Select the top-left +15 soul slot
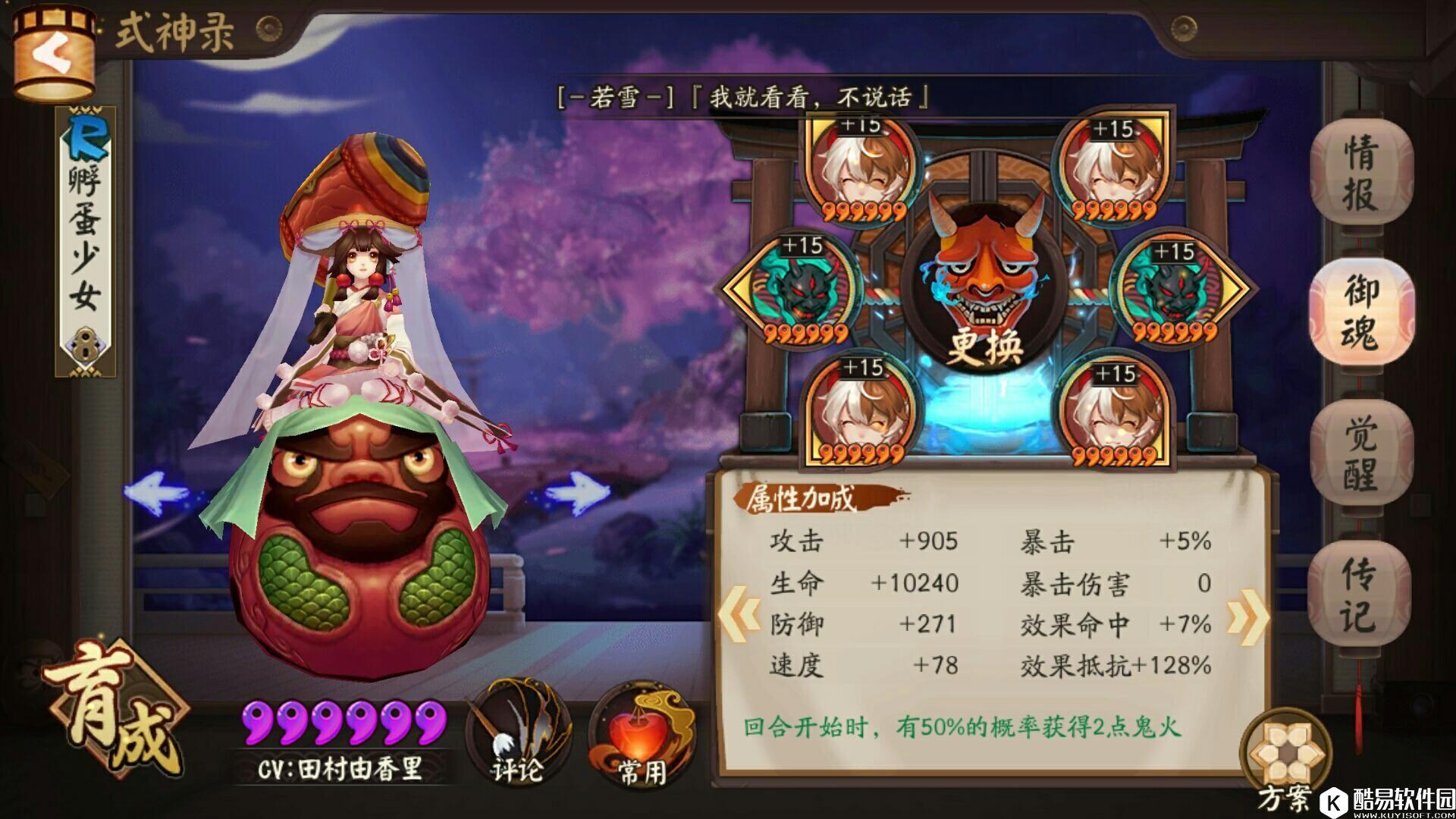This screenshot has height=819, width=1456. (x=861, y=167)
